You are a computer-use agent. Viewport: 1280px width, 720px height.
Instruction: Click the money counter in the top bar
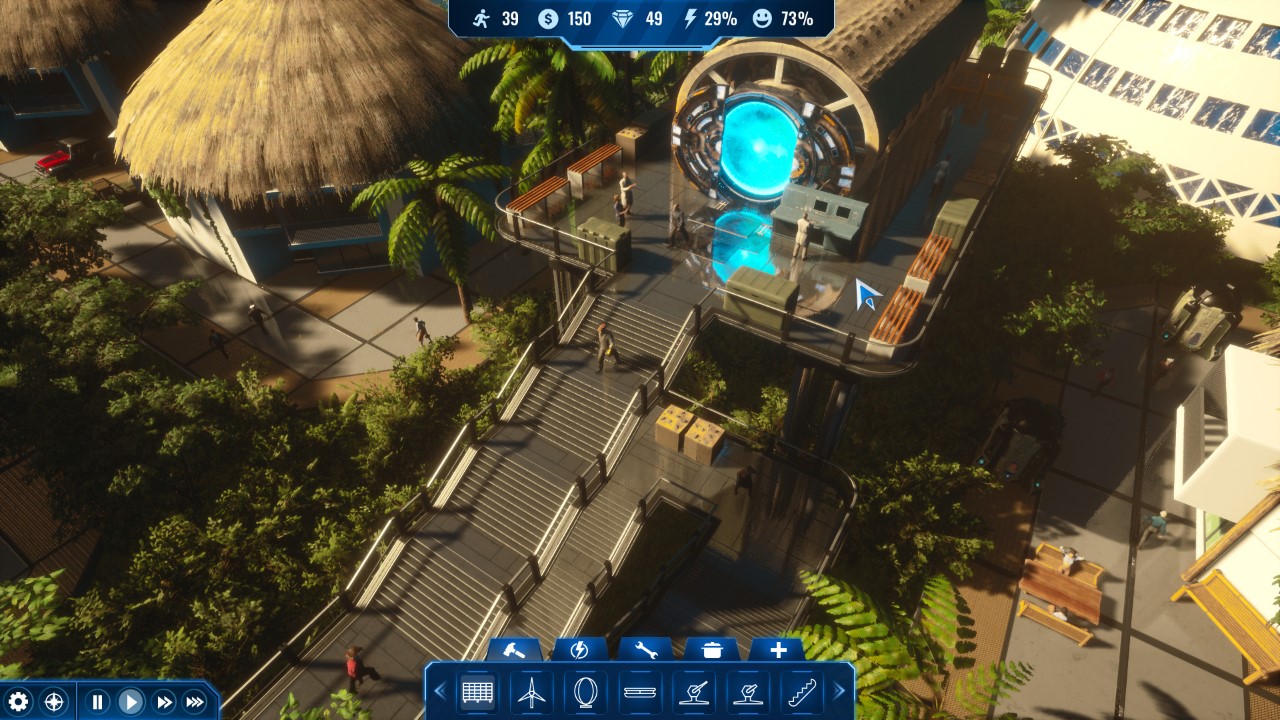tap(547, 17)
